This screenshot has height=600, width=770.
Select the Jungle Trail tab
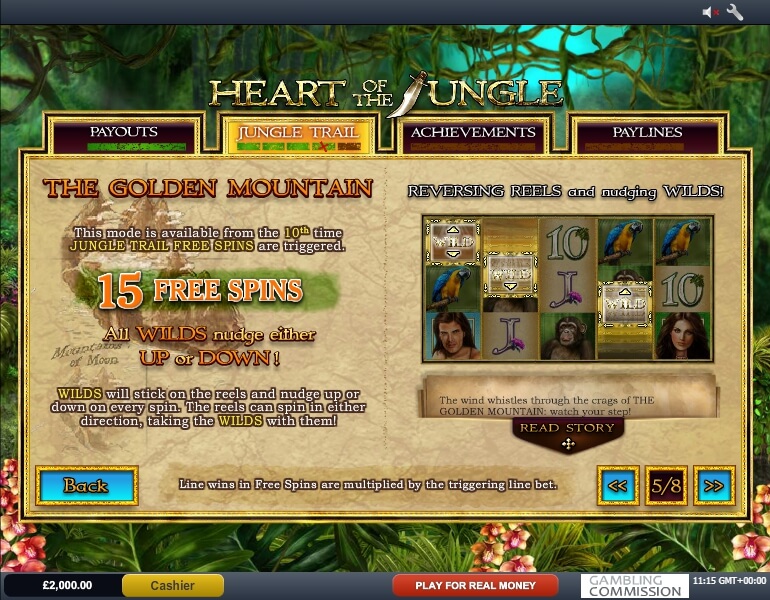click(x=299, y=133)
